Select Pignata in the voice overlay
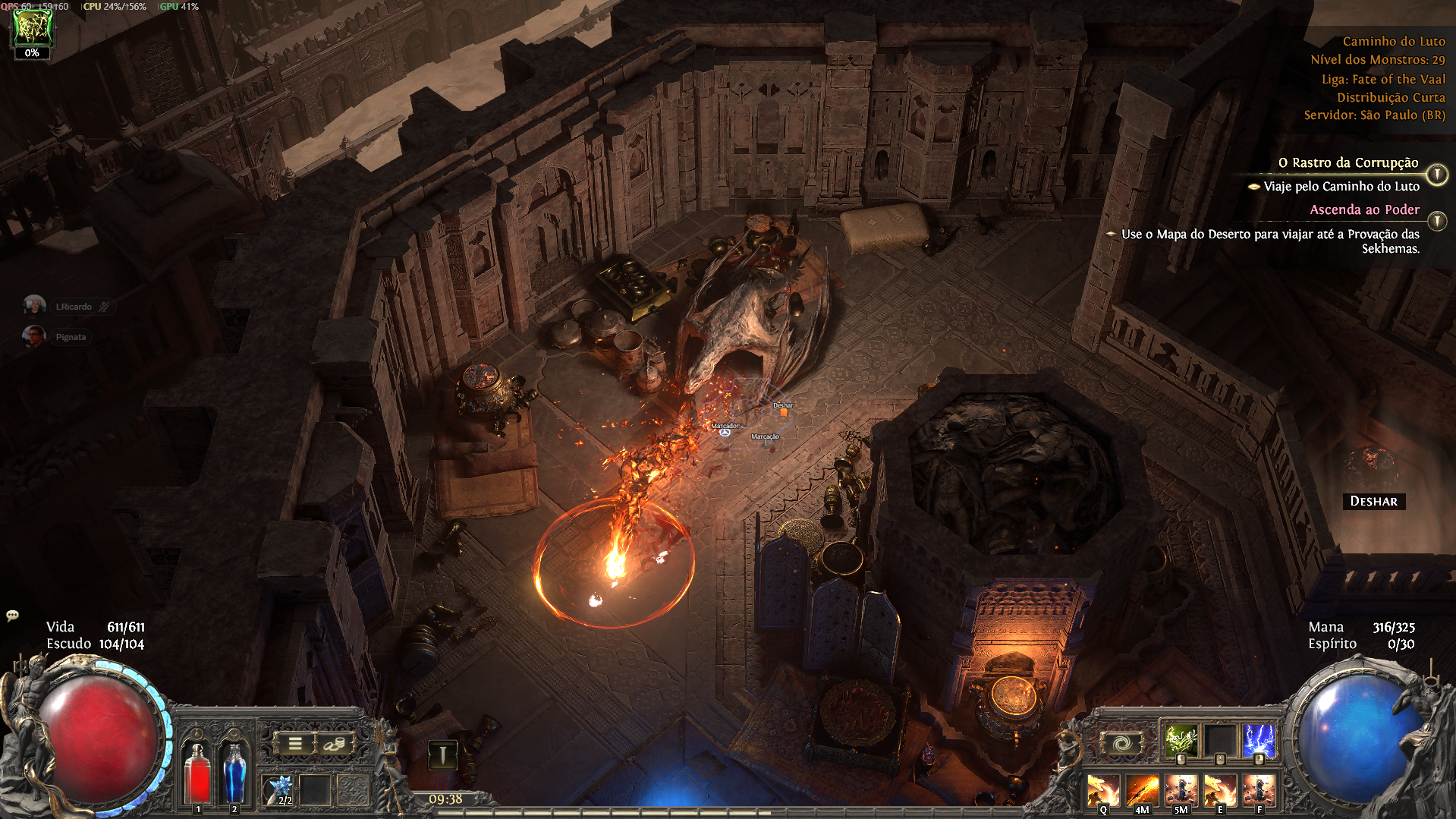1456x819 pixels. (x=70, y=337)
